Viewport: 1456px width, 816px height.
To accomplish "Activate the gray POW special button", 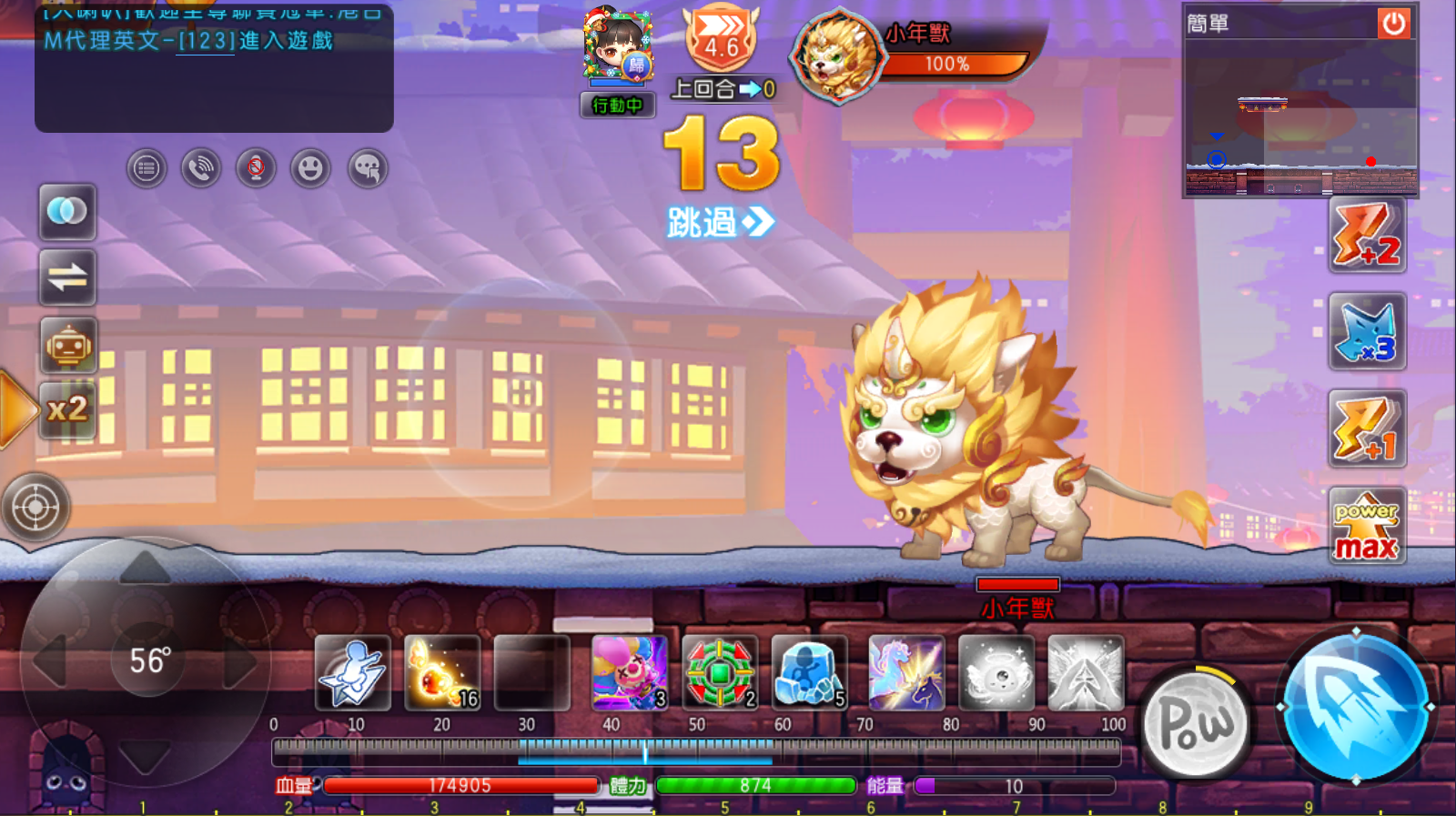I will click(x=1196, y=724).
